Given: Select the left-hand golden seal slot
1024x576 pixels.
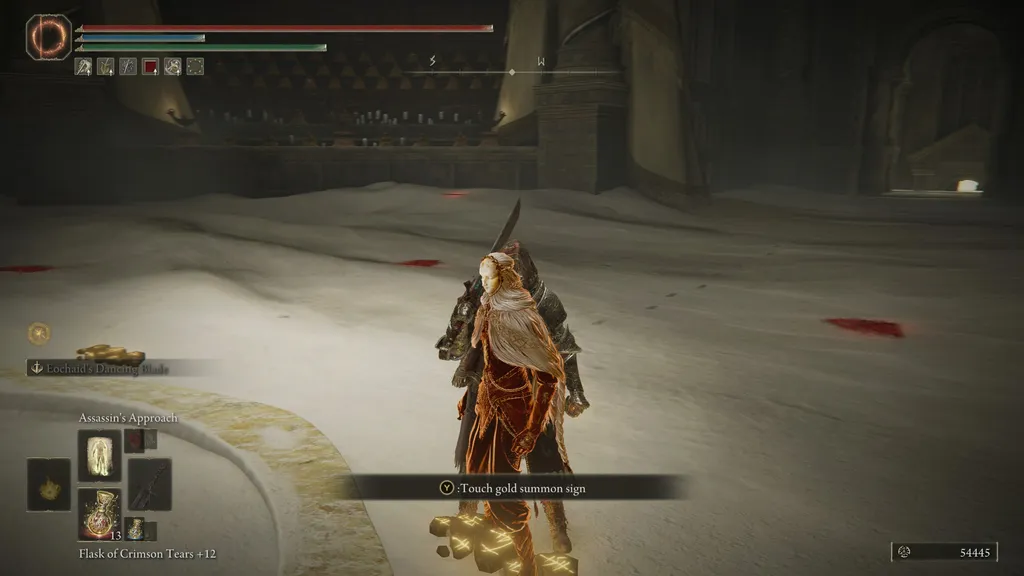Looking at the screenshot, I should 48,484.
